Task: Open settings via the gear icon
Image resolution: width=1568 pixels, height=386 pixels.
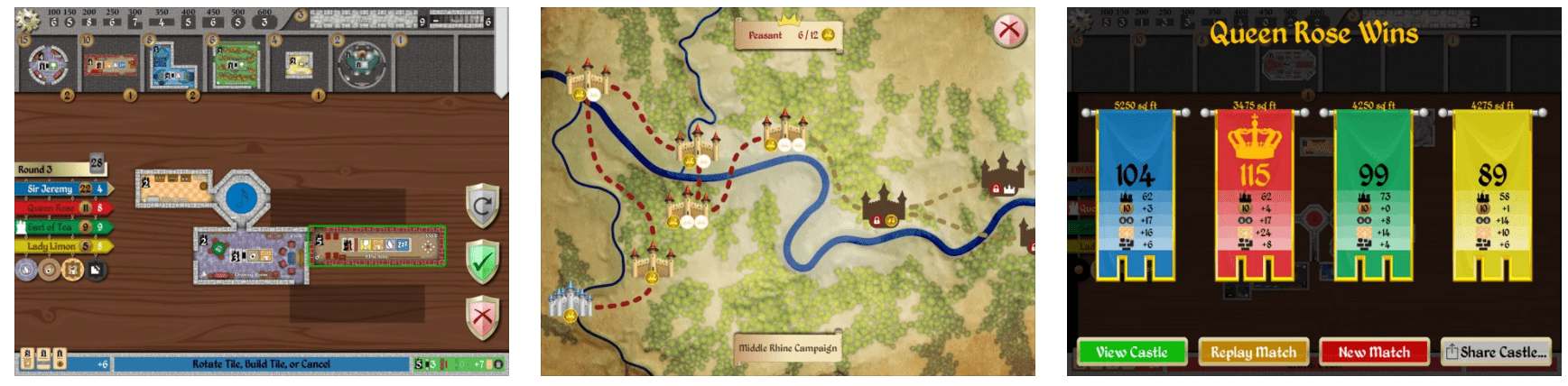Action: 28,18
